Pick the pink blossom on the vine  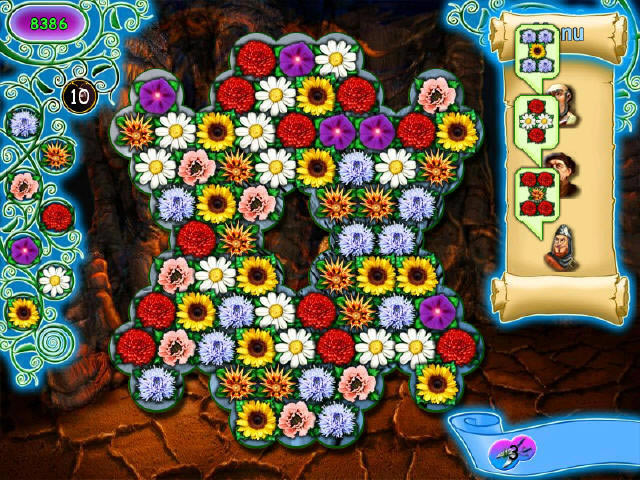pyautogui.click(x=24, y=186)
